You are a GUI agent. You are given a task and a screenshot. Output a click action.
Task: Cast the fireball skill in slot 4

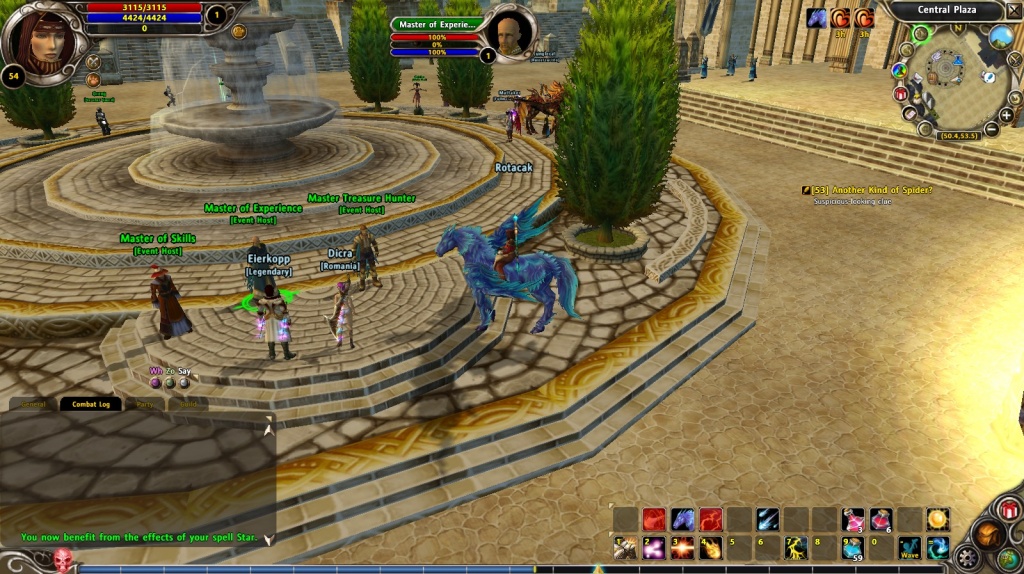click(711, 547)
